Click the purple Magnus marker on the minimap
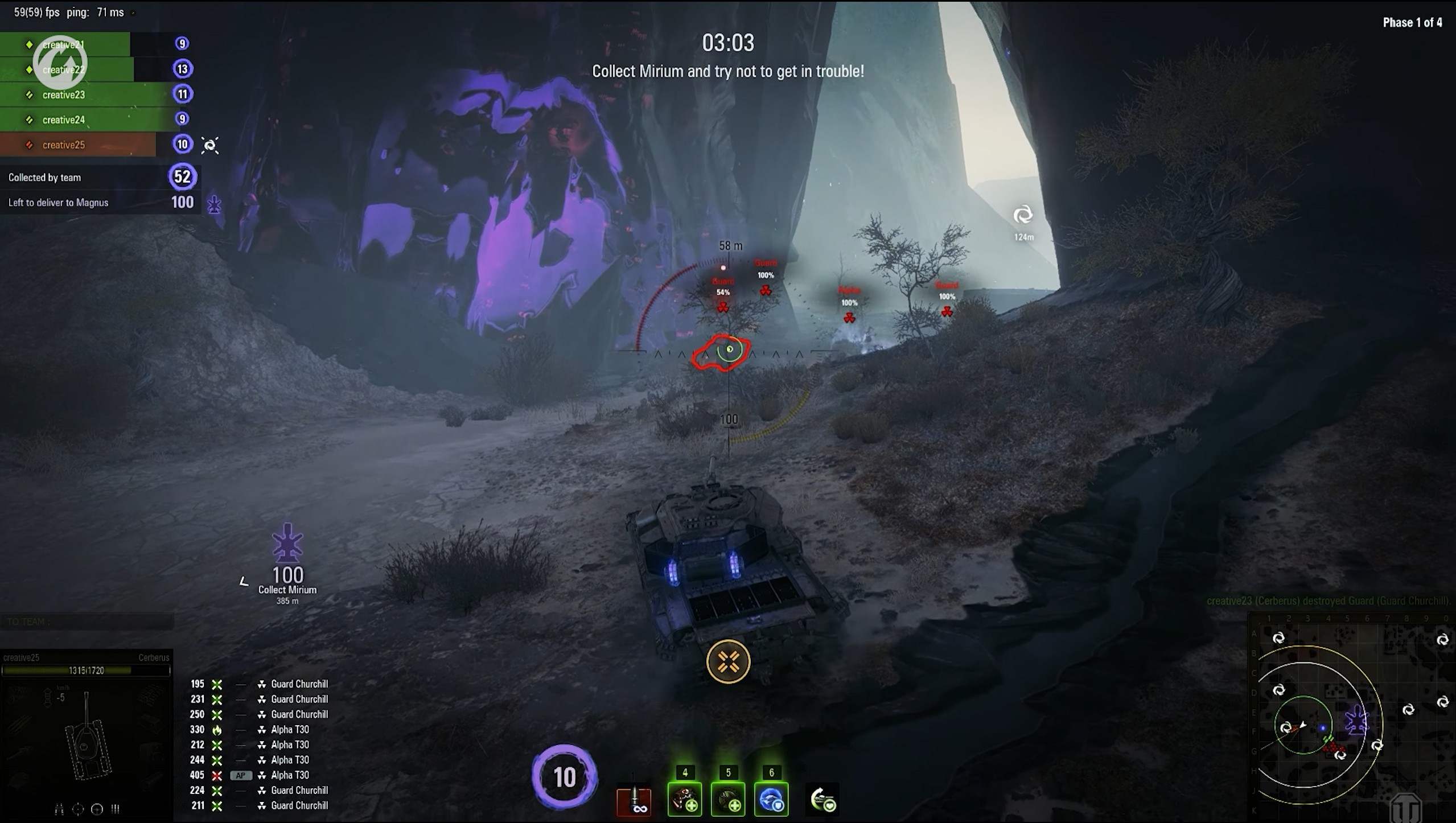 click(x=1357, y=721)
